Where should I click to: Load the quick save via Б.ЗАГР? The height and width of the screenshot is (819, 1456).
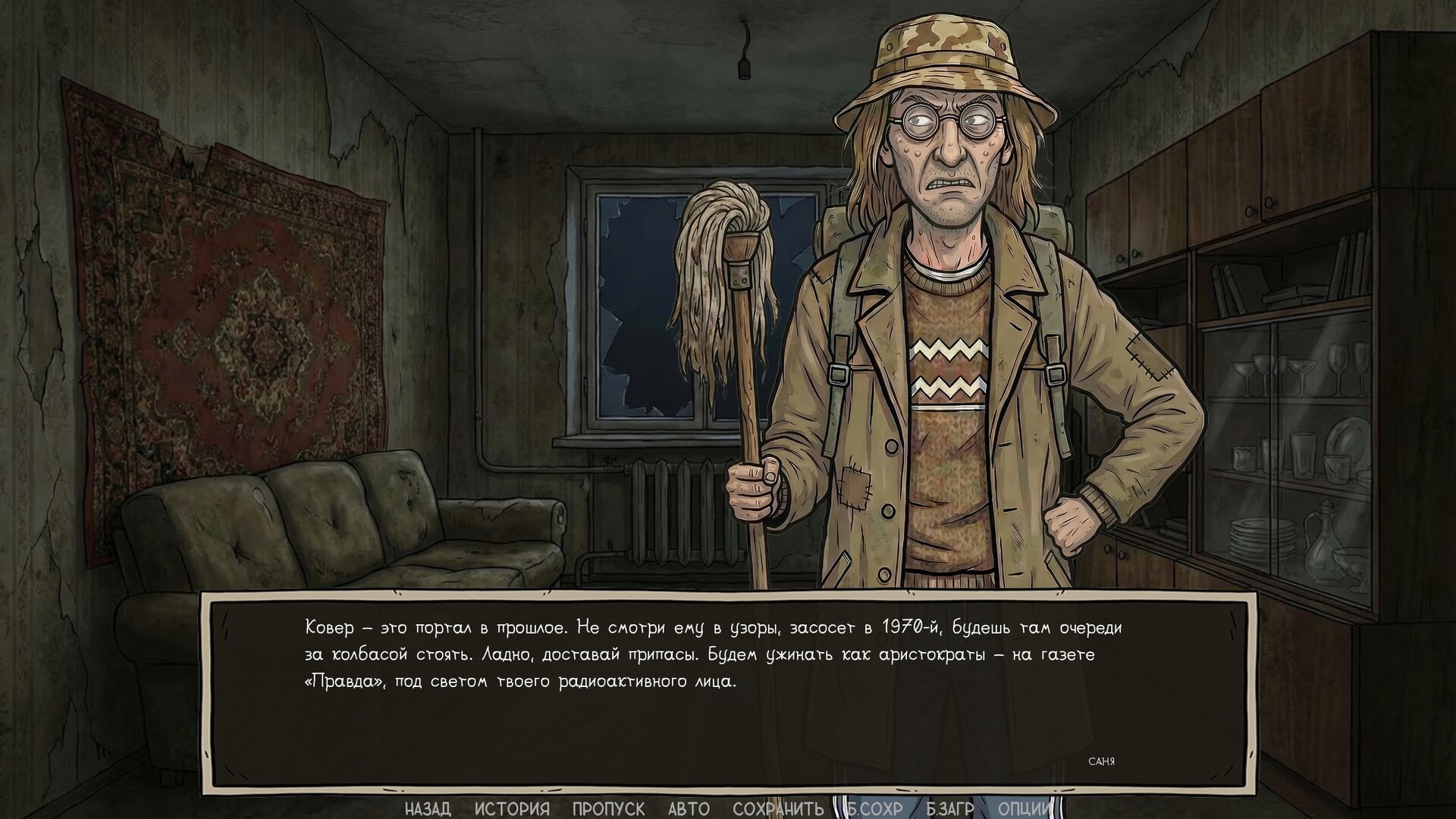tap(952, 808)
